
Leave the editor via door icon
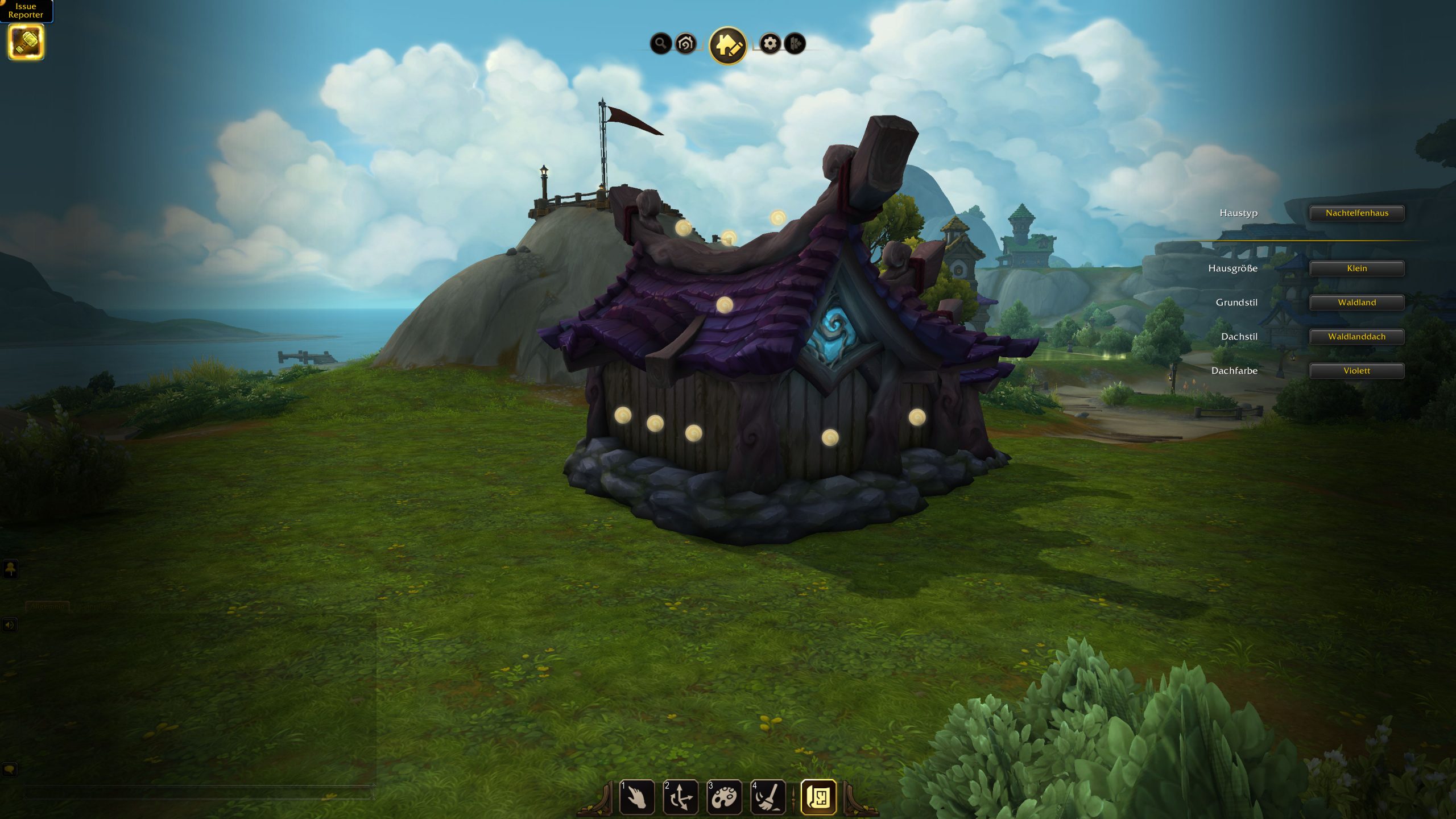[795, 43]
